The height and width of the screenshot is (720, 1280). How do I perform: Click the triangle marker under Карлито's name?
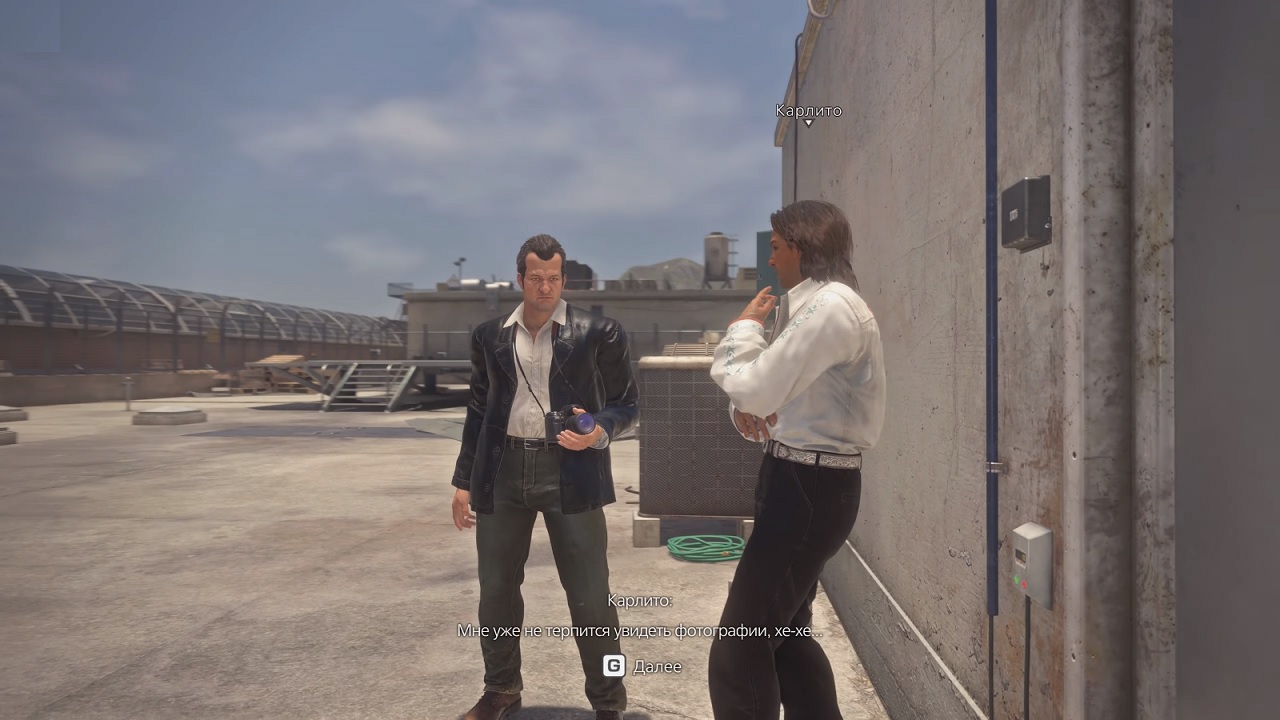coord(808,123)
